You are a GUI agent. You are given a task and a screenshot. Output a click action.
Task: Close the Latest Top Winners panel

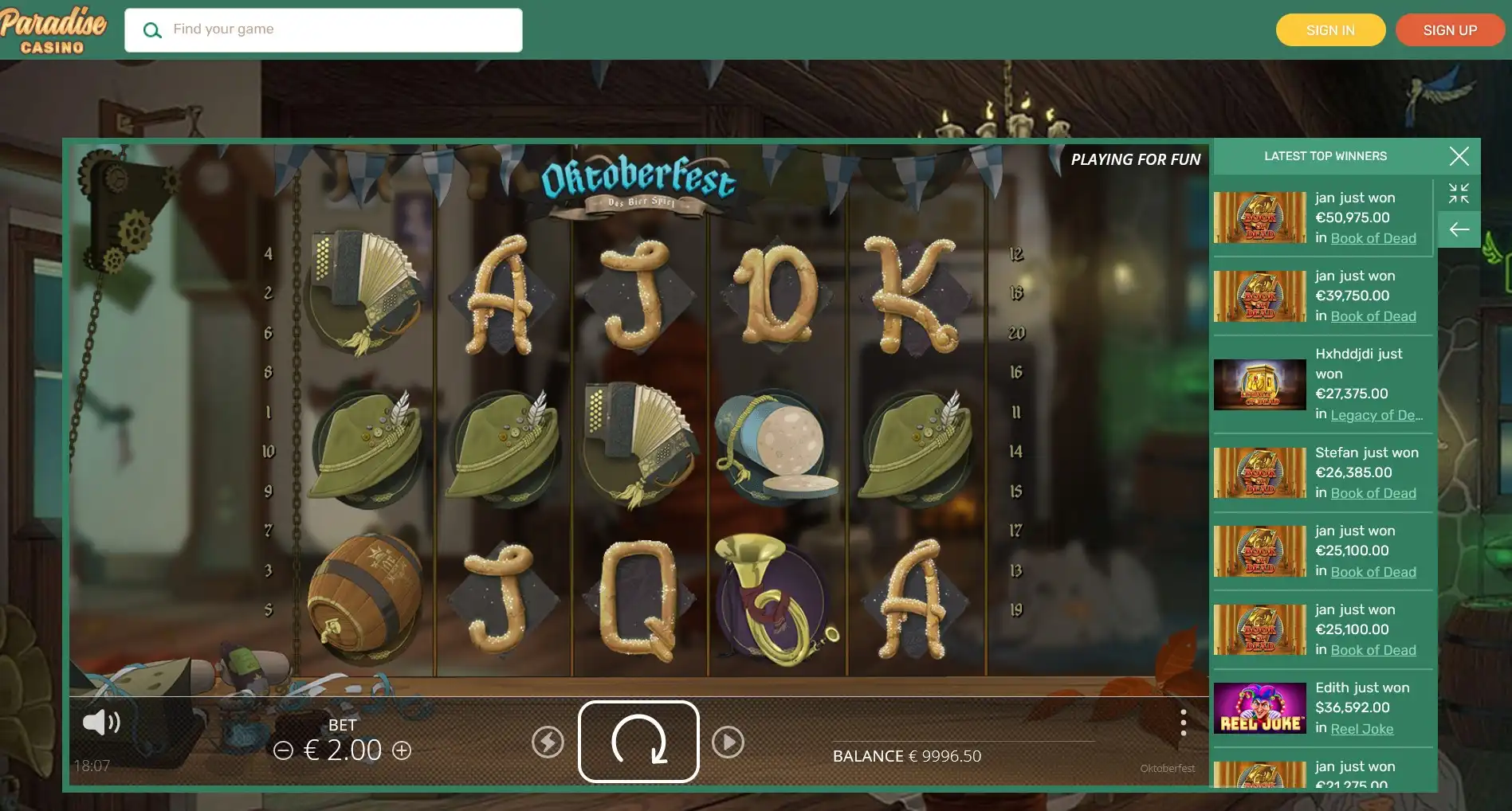coord(1459,156)
